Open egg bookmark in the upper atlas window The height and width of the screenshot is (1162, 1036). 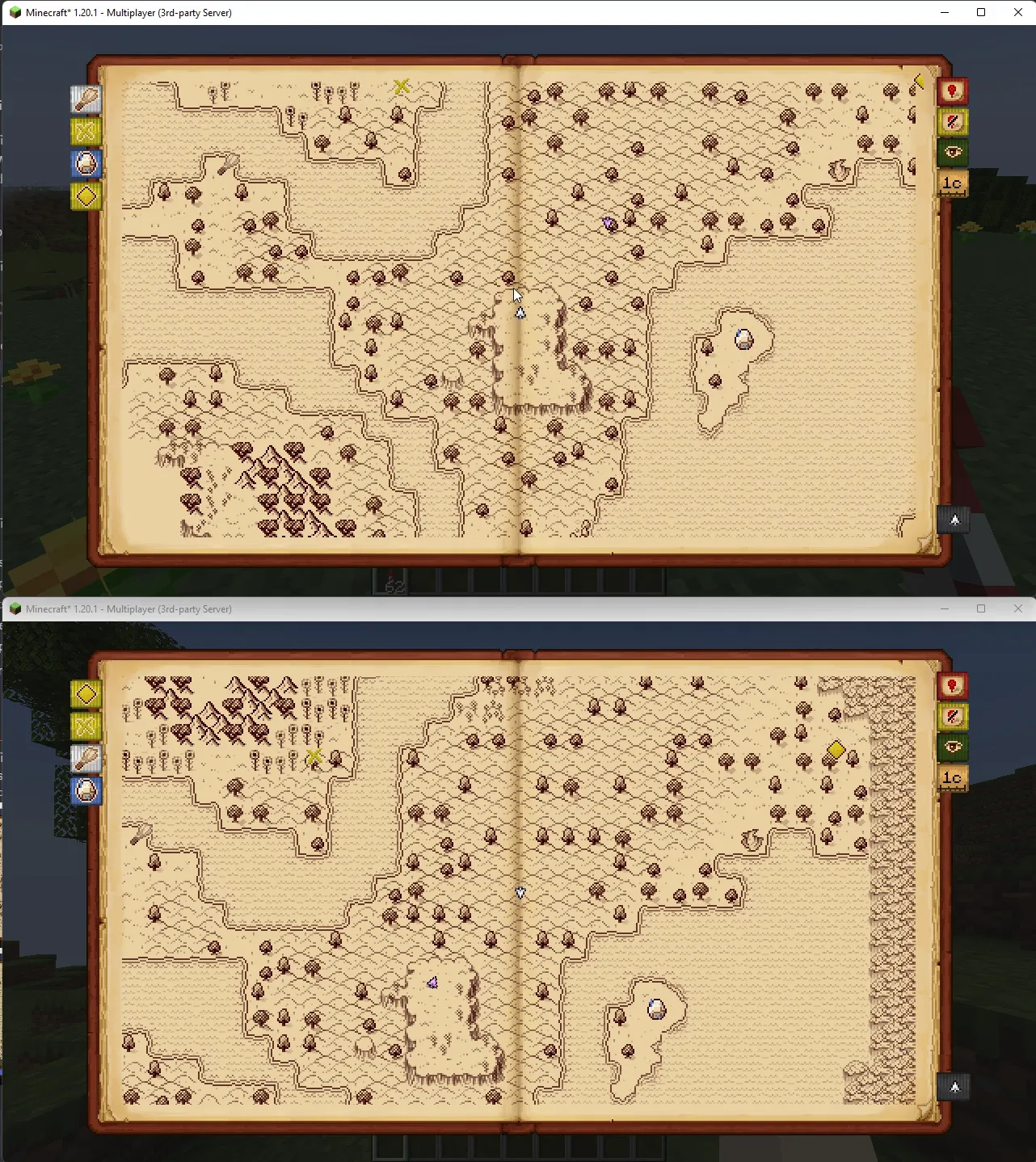[x=86, y=164]
